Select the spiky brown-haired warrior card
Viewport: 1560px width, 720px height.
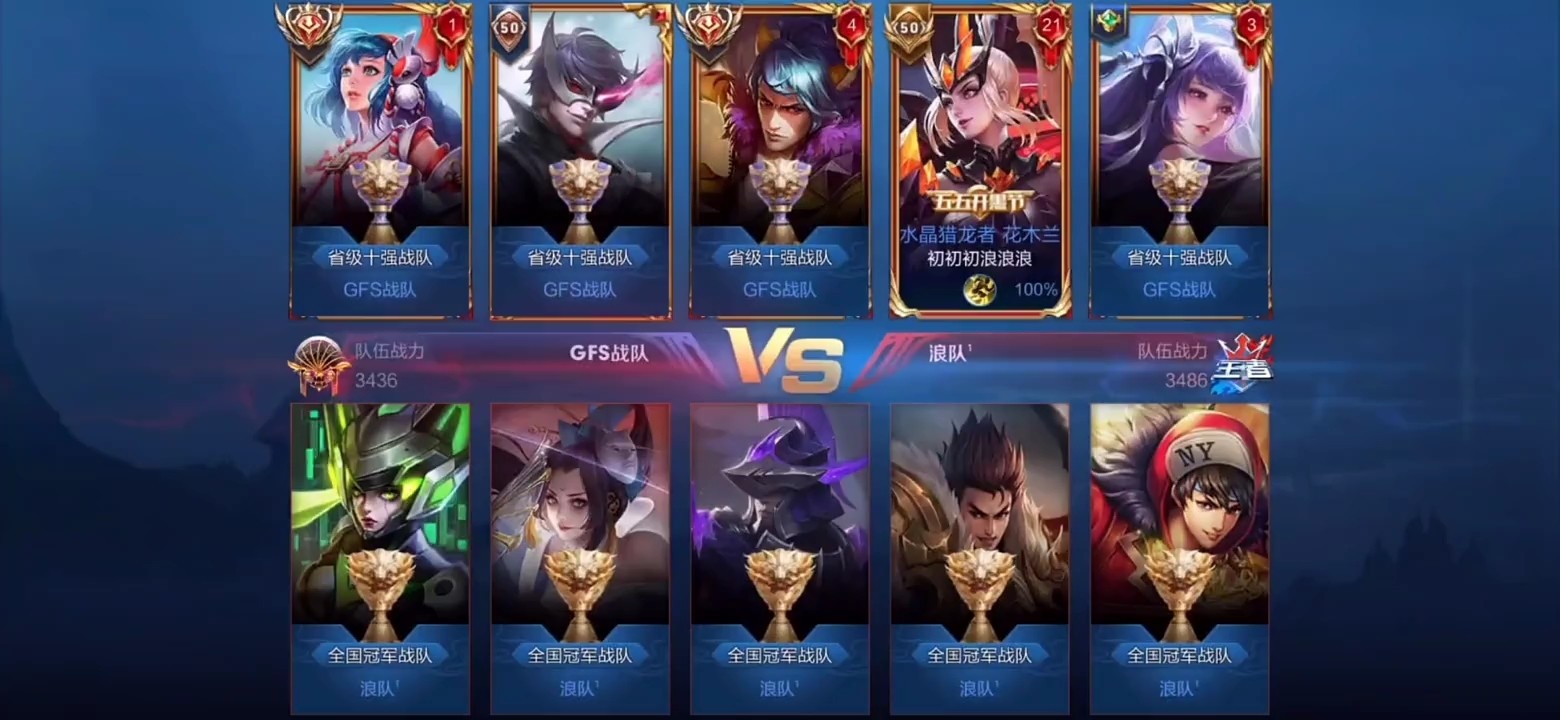point(980,557)
